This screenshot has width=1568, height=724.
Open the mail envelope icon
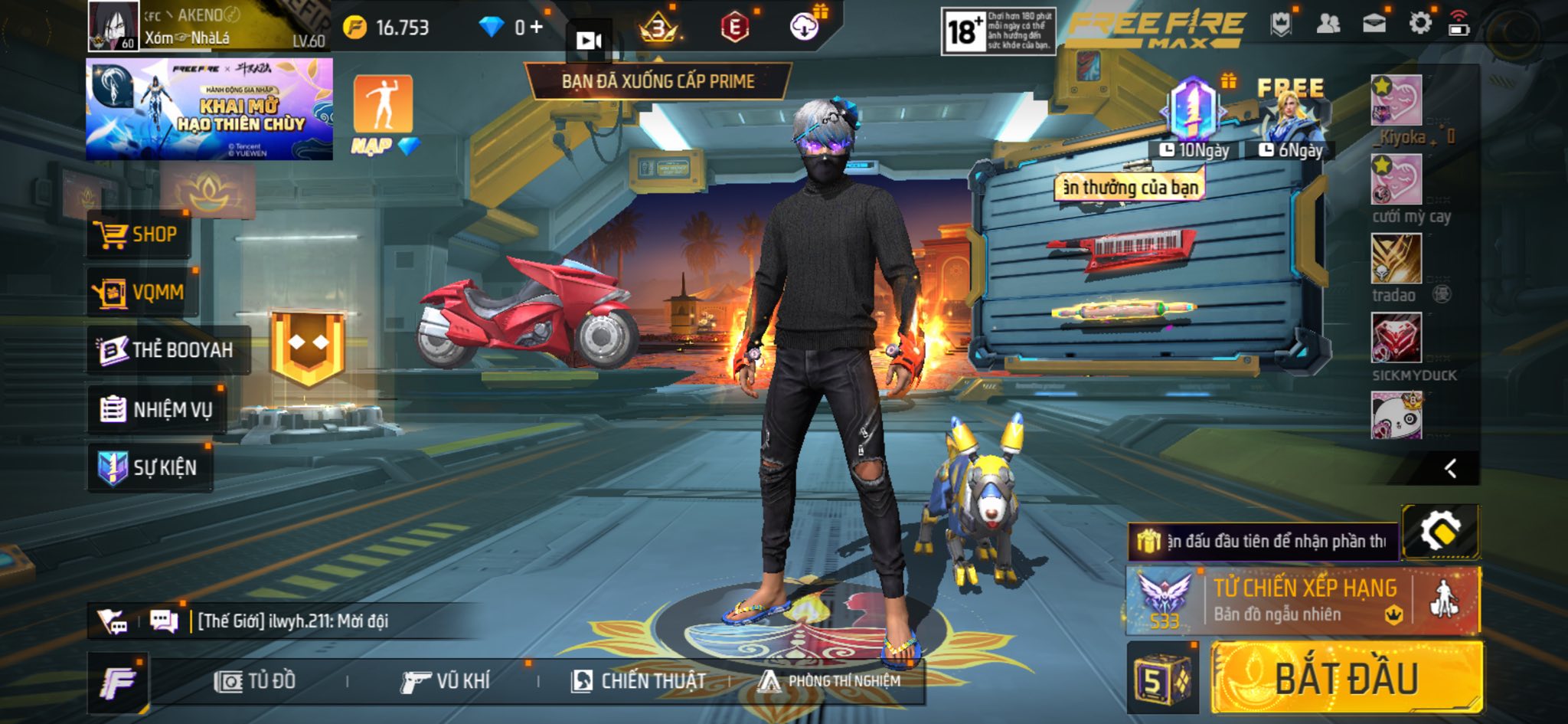coord(1374,24)
